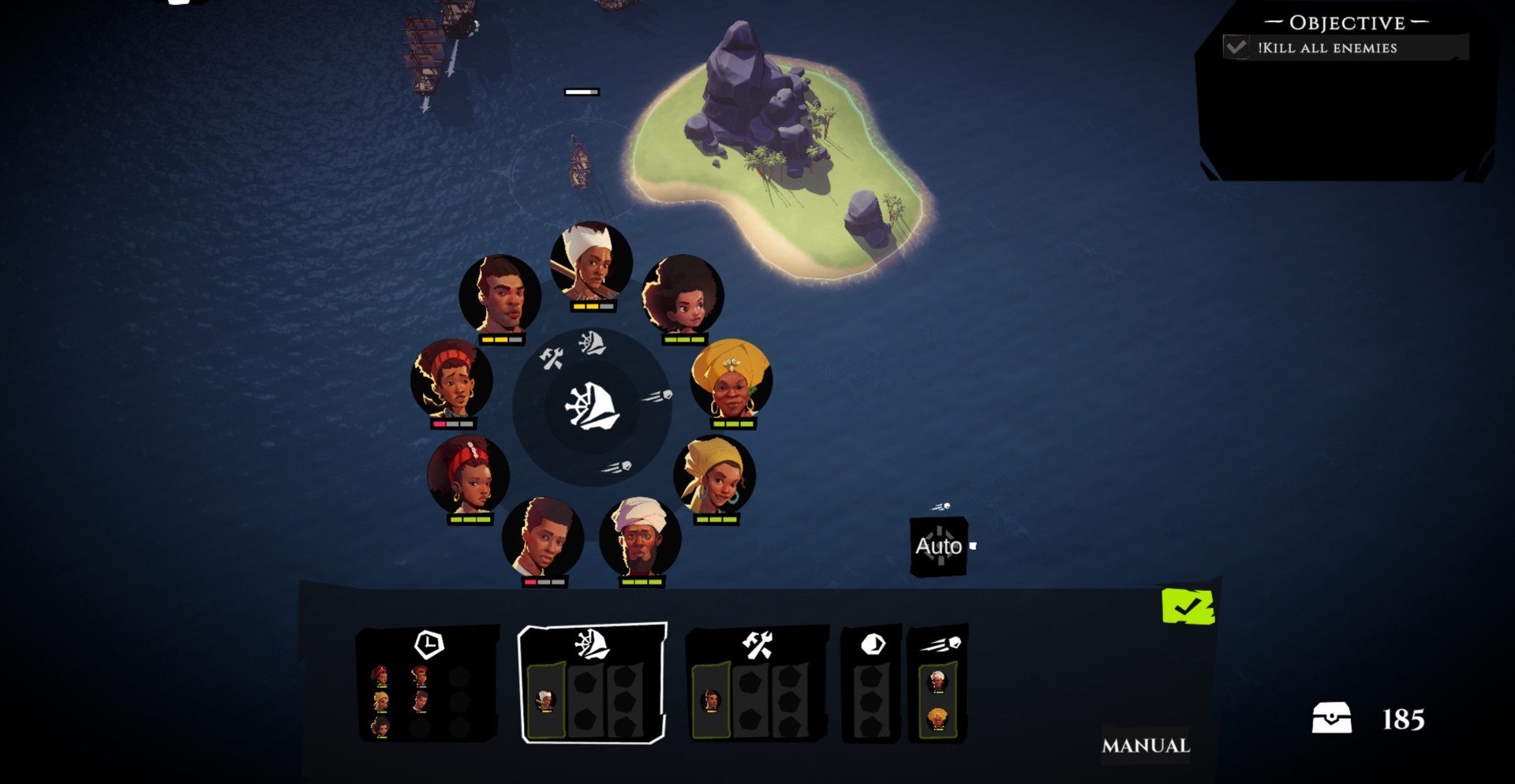Choose the afro-haired girl crew portrait
This screenshot has height=784, width=1515.
tap(683, 296)
